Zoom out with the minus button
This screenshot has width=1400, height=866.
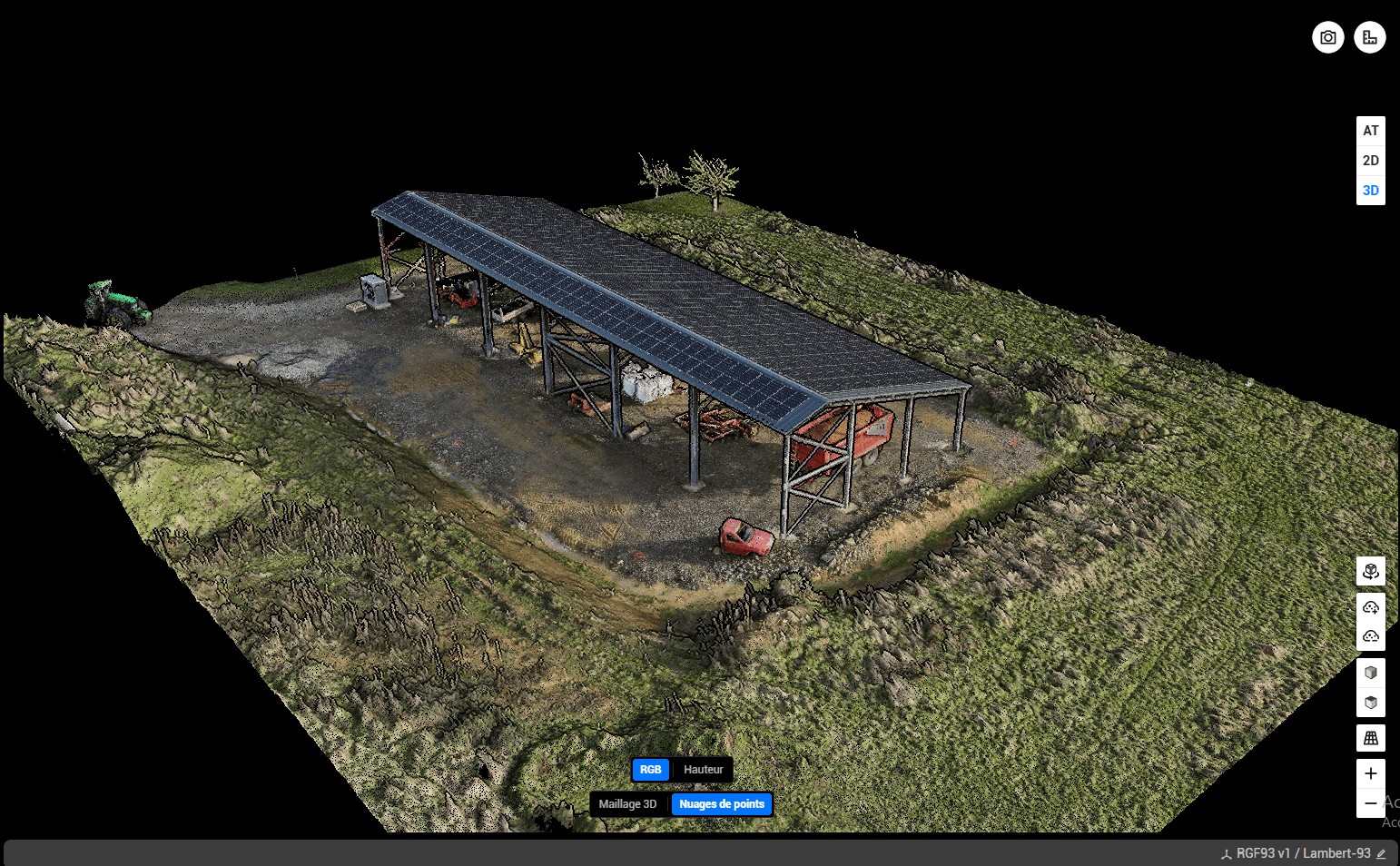coord(1370,803)
